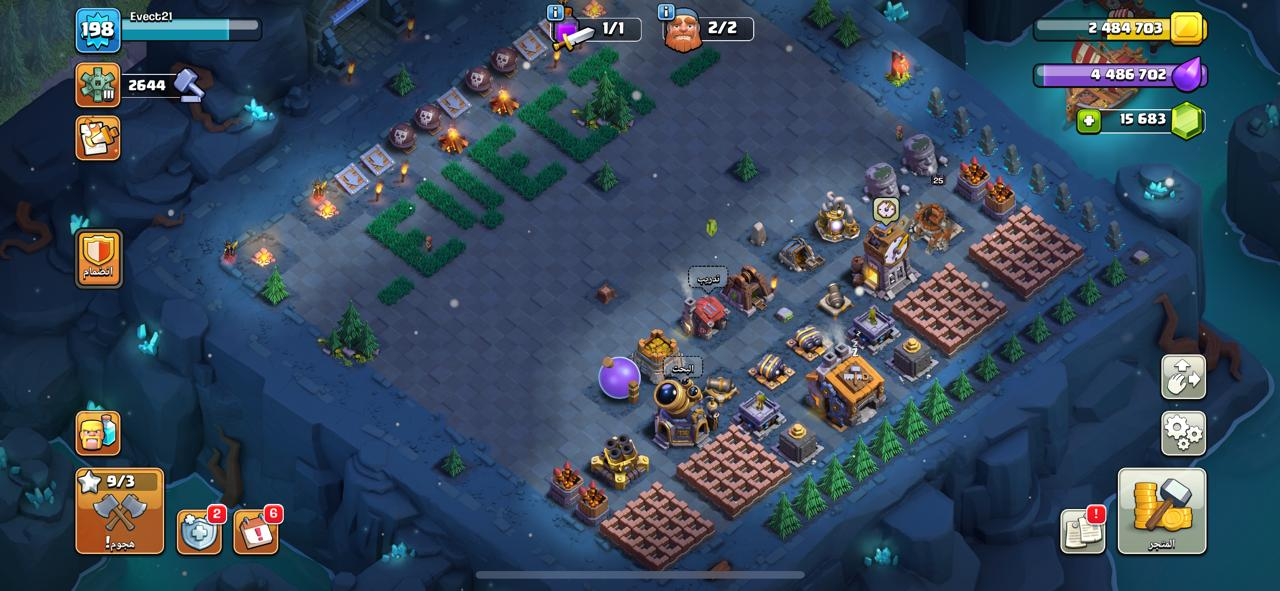Open the shield icon with badge 2
The image size is (1280, 591).
[x=198, y=532]
